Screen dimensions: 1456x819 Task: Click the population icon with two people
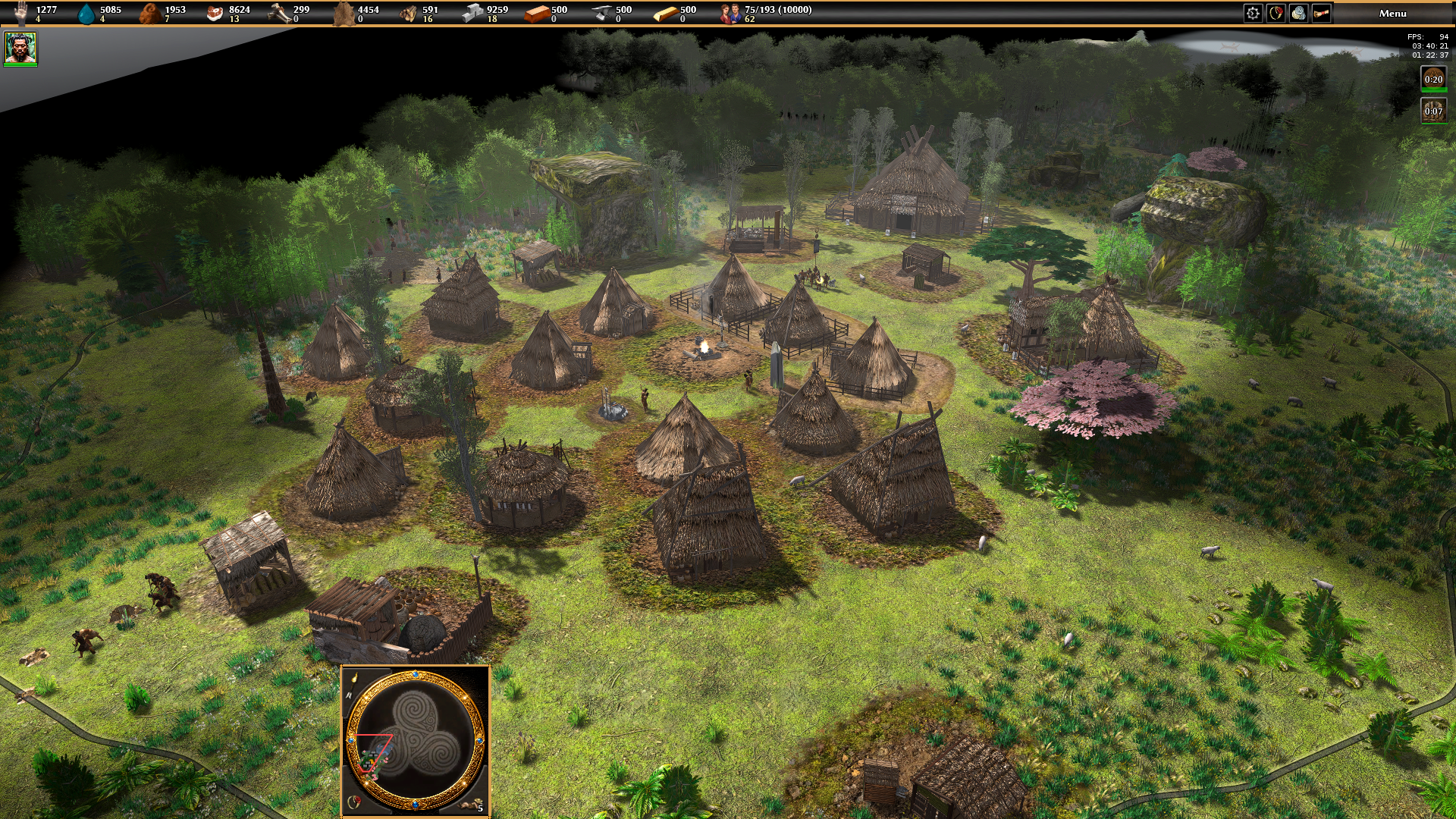(731, 13)
